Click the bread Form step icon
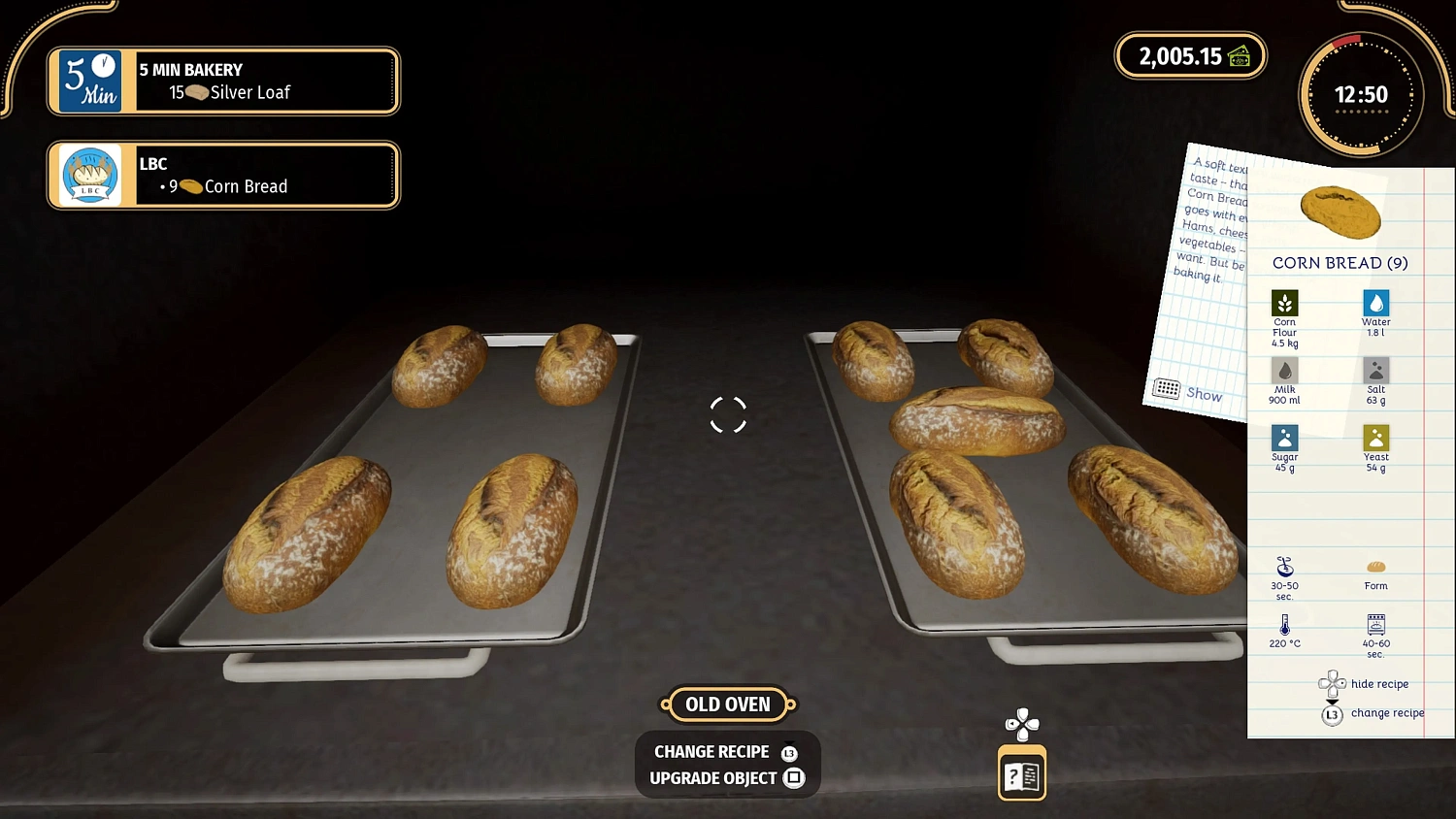 pyautogui.click(x=1375, y=568)
